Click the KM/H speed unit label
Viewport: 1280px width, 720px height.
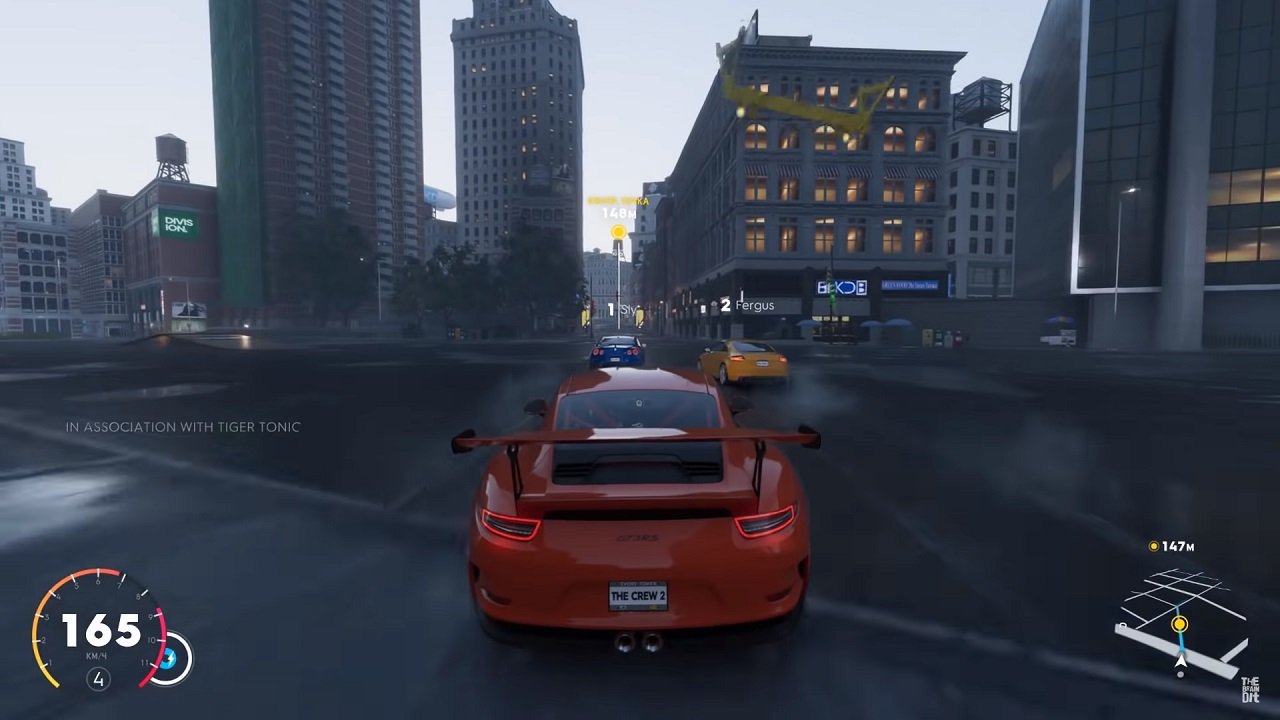tap(97, 654)
